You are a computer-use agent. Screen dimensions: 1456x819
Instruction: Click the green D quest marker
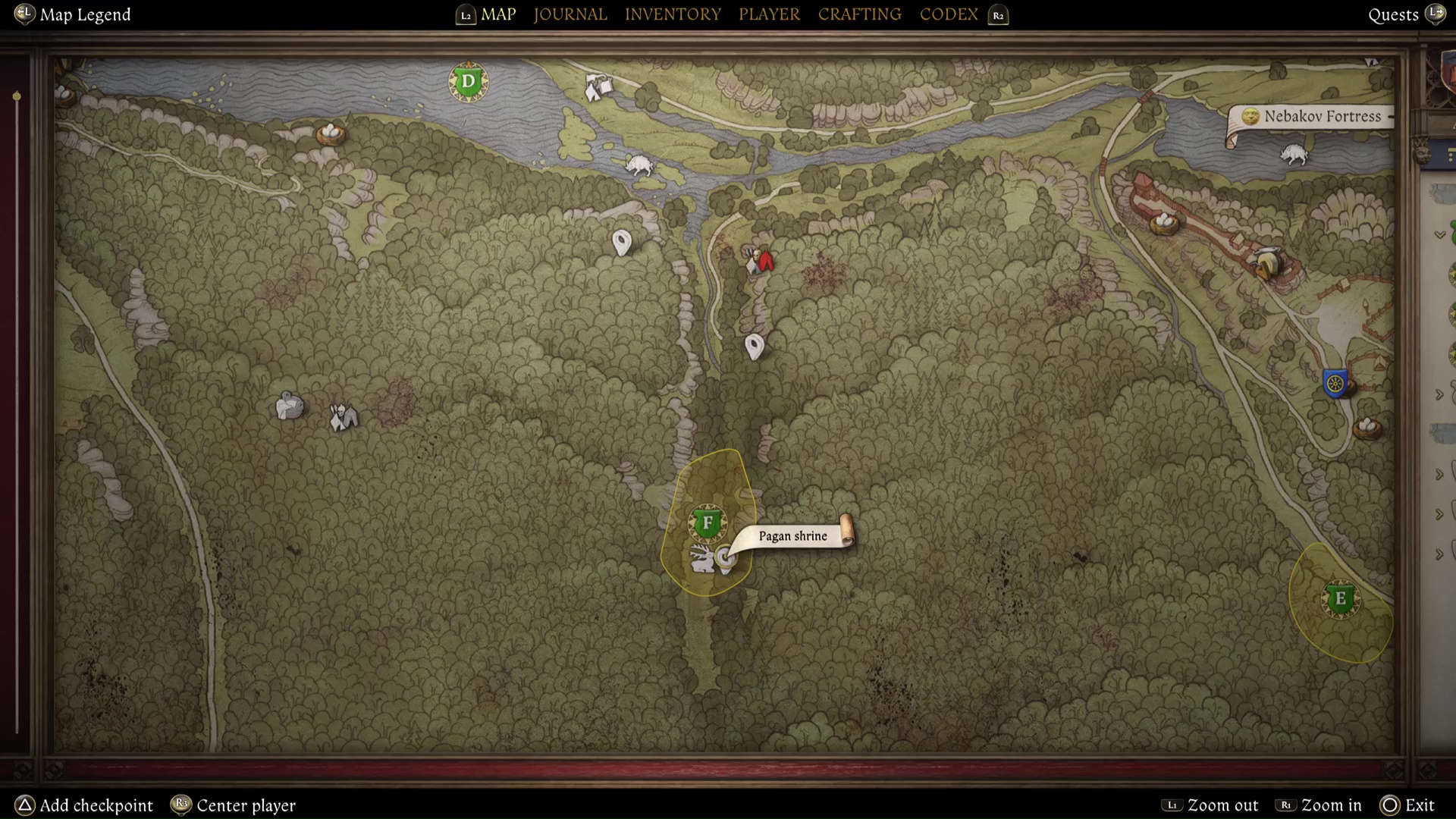tap(468, 82)
